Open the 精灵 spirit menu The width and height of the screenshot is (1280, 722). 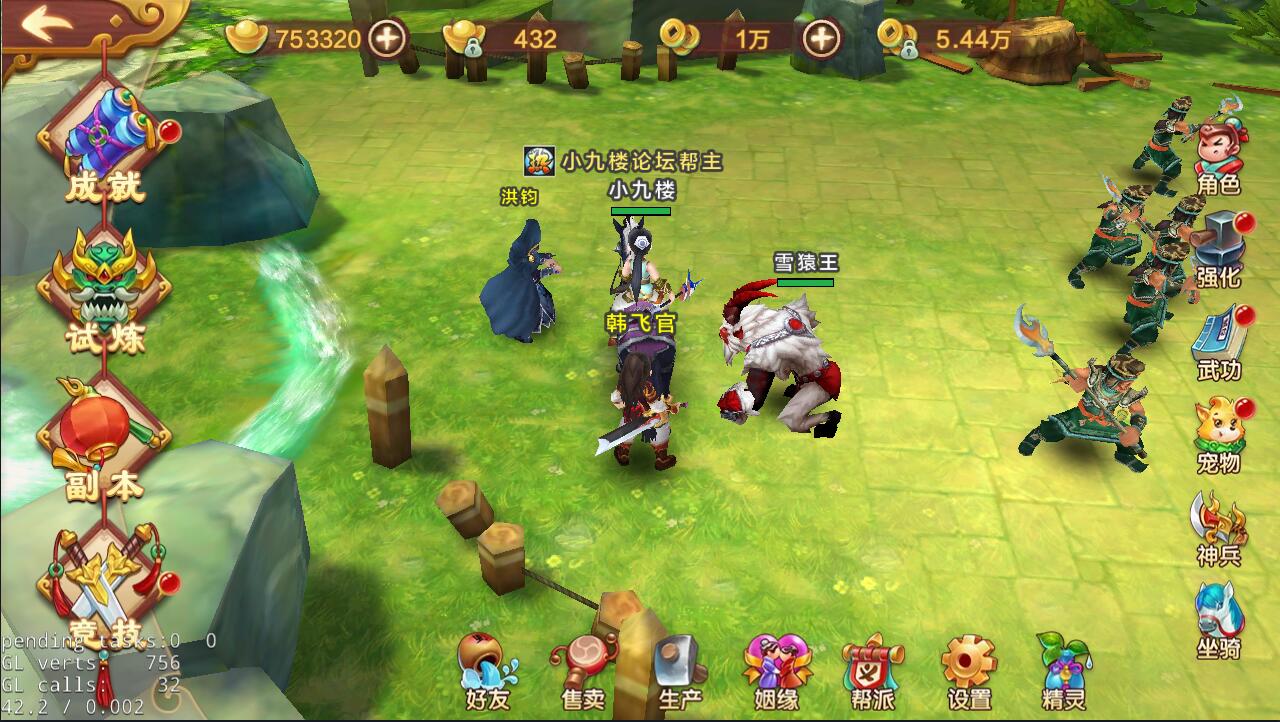pos(1063,670)
